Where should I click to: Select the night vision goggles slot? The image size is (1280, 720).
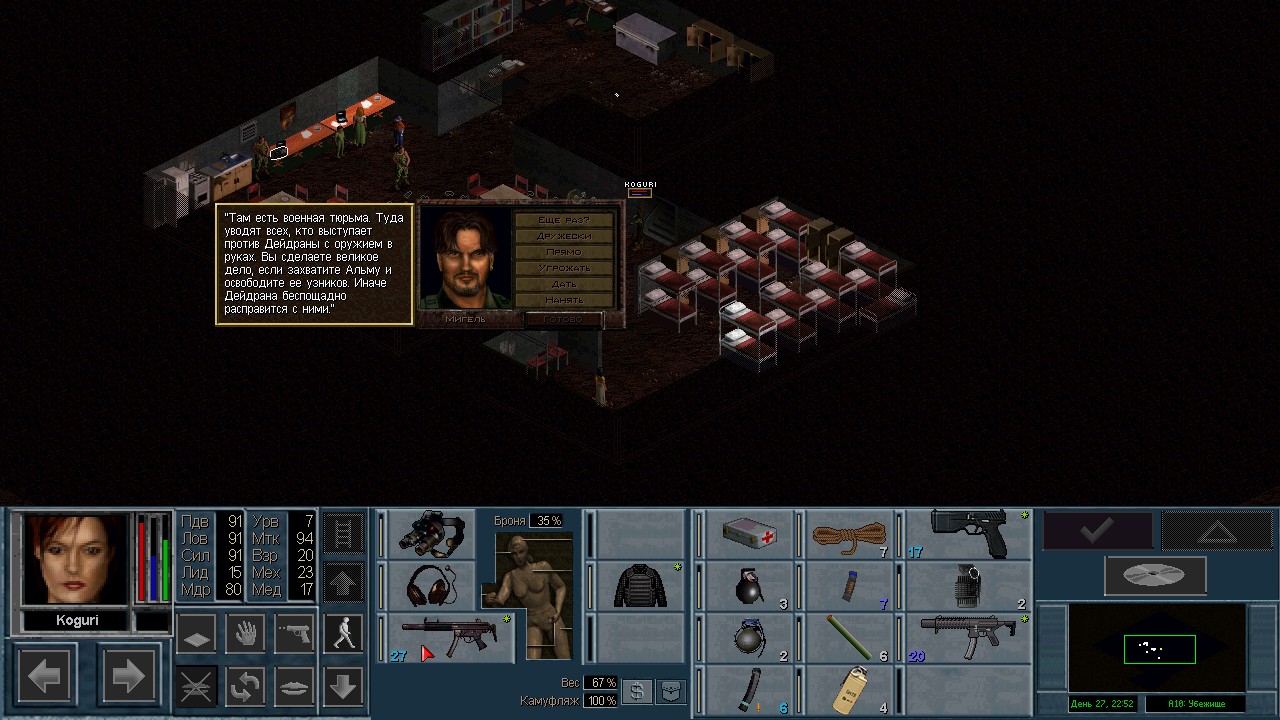tap(430, 534)
